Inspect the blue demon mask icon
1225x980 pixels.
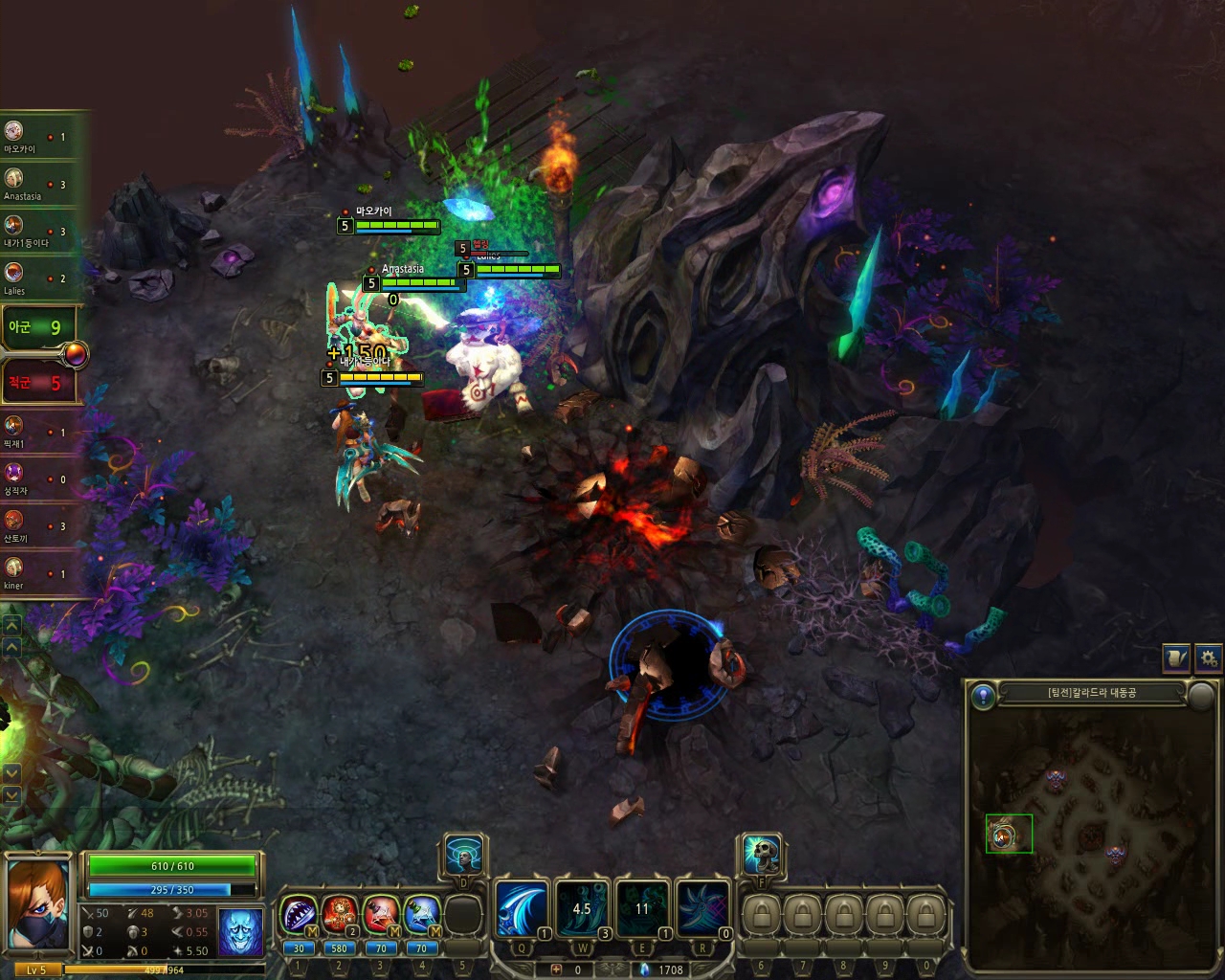point(240,931)
